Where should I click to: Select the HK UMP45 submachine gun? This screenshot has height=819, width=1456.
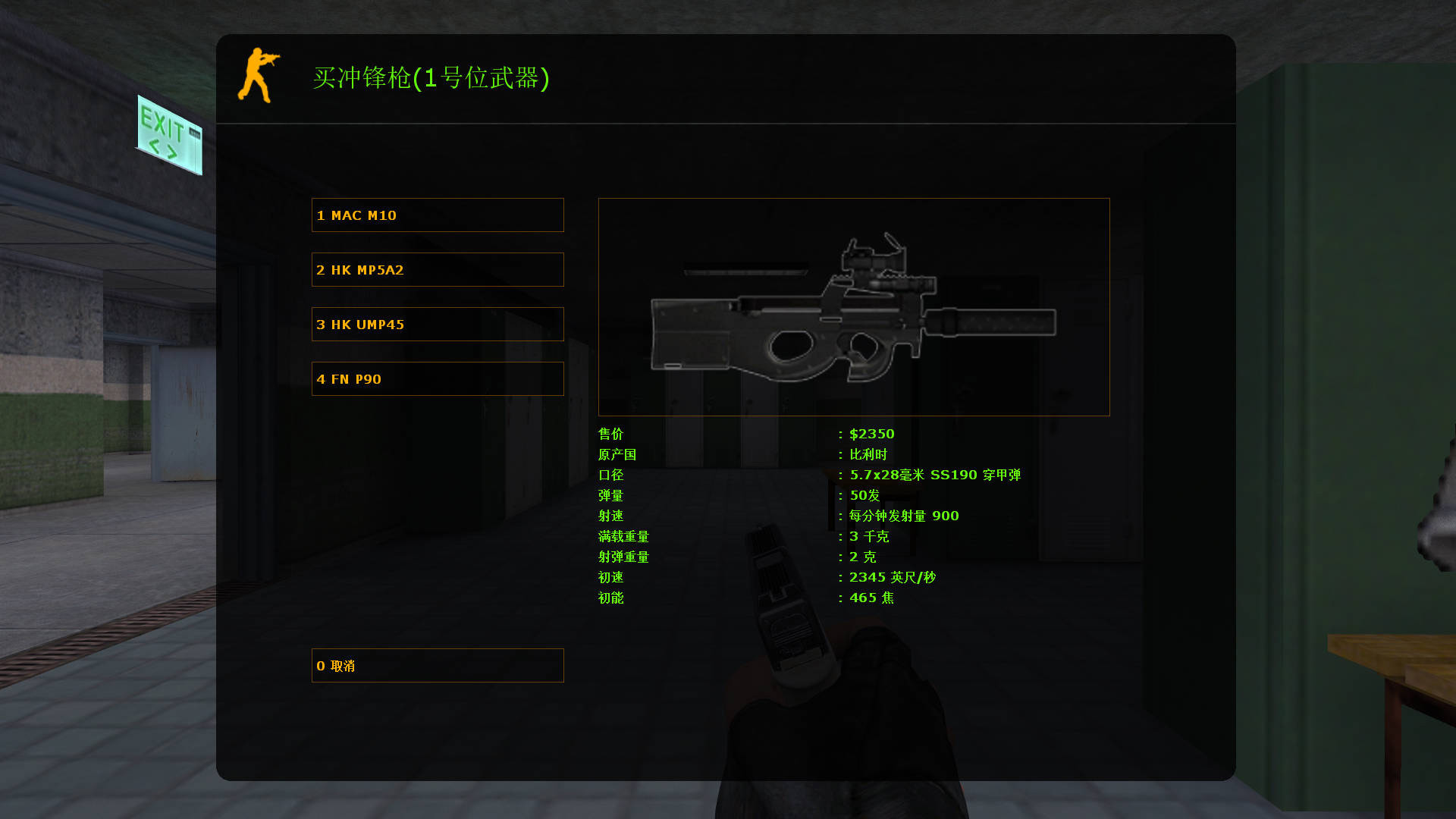point(437,324)
